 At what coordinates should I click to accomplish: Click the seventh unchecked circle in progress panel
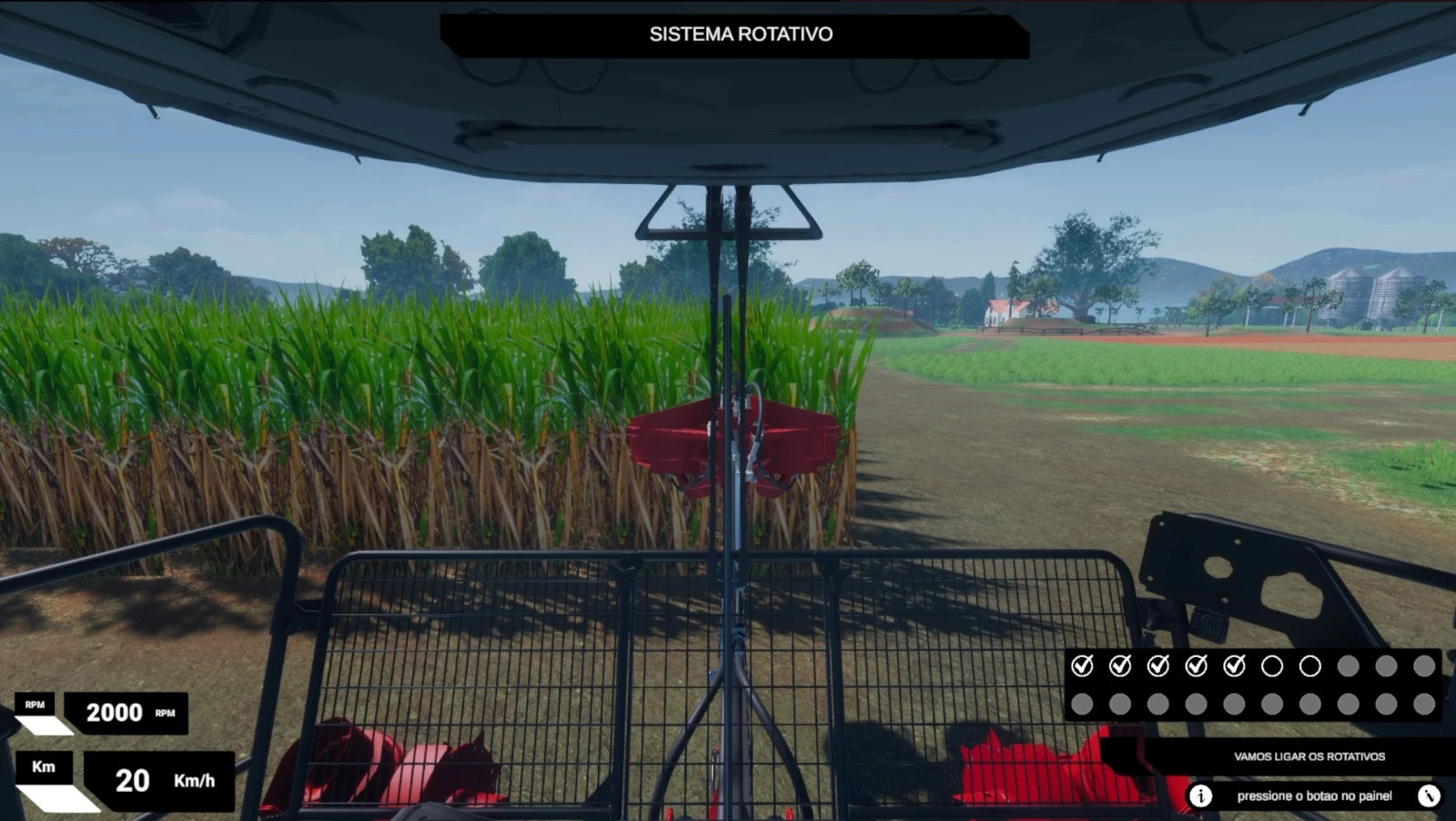coord(1309,667)
